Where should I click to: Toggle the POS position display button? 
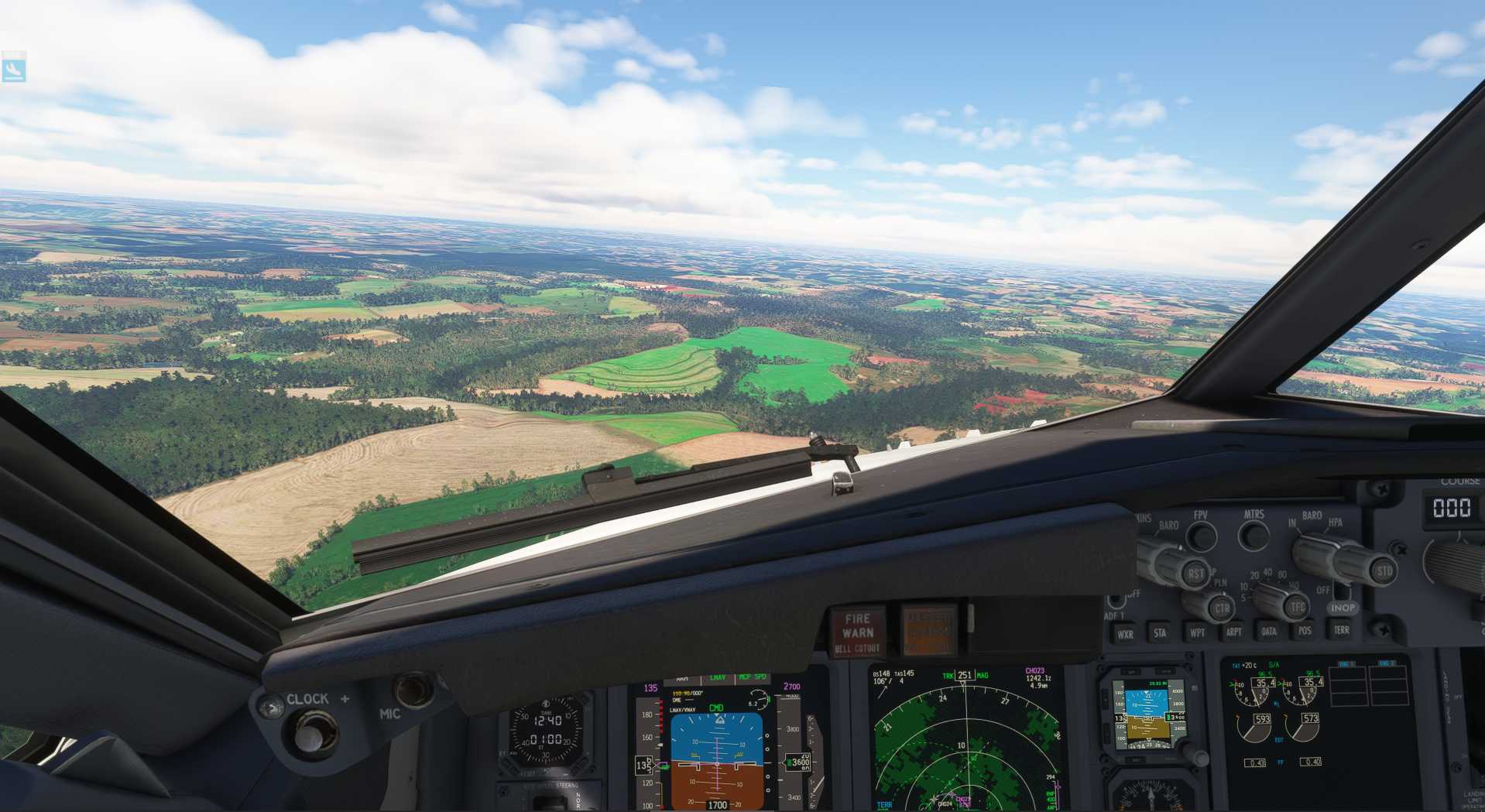[1305, 629]
